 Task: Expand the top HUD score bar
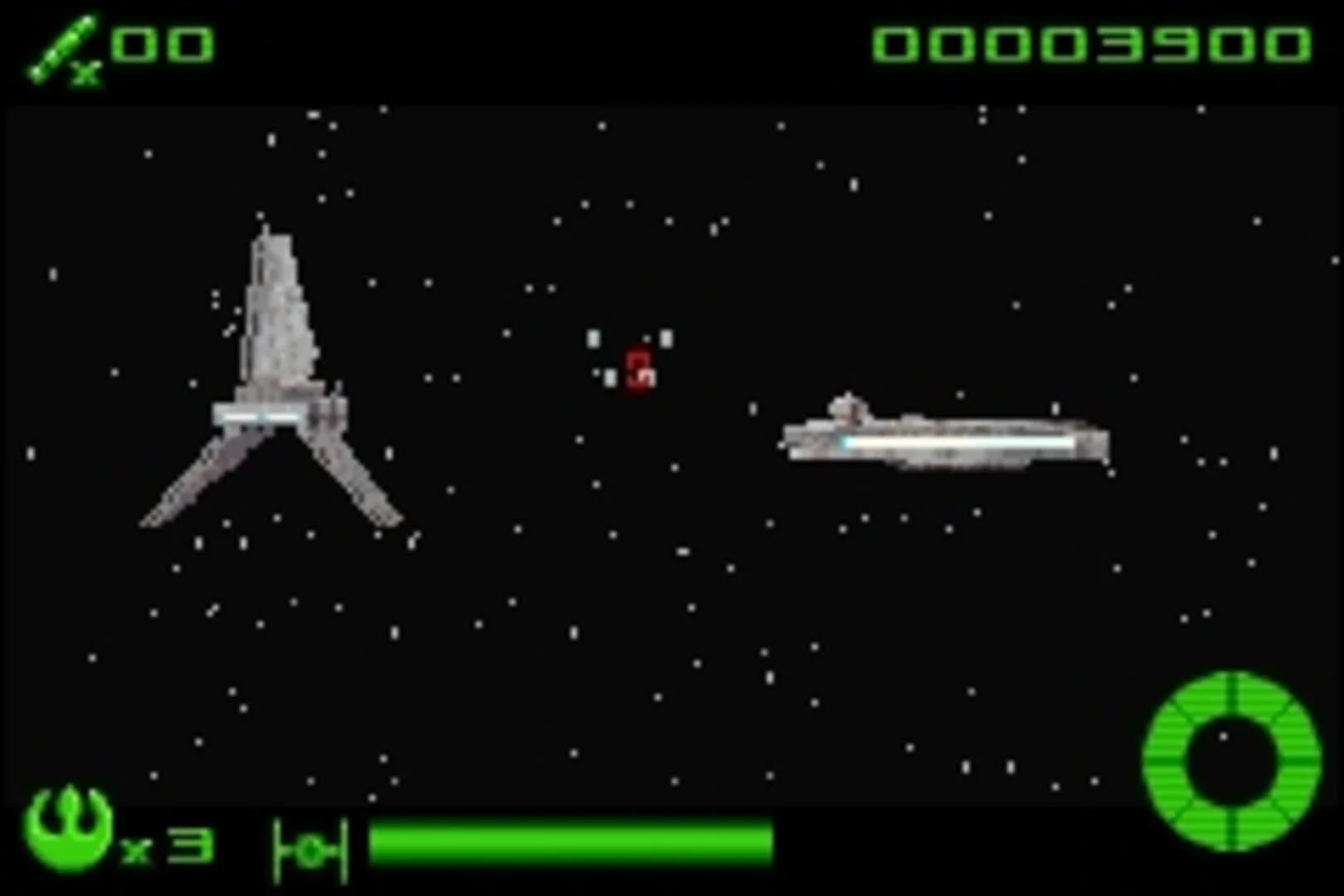(x=672, y=46)
